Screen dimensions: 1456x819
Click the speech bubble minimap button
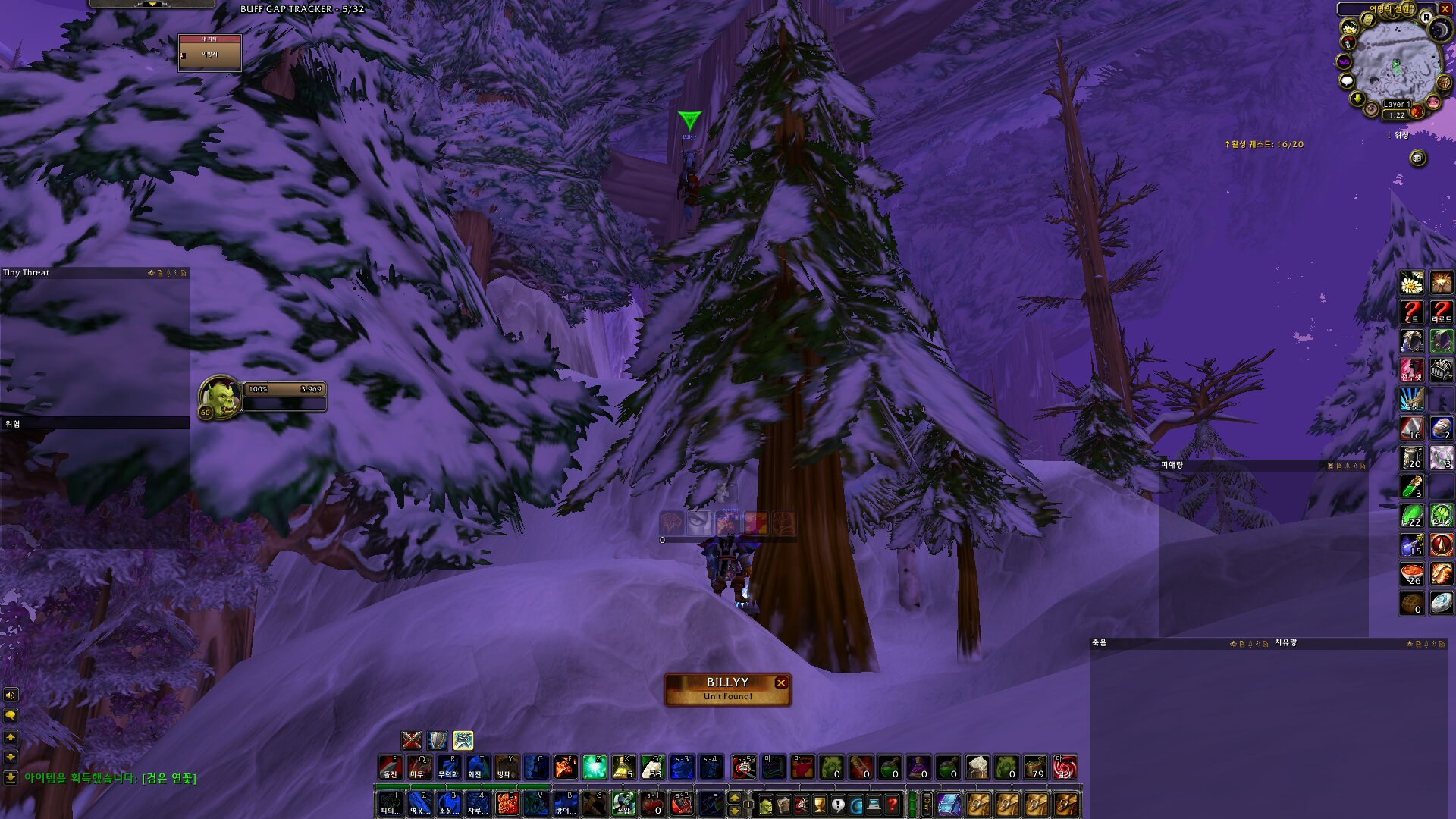[x=1347, y=81]
